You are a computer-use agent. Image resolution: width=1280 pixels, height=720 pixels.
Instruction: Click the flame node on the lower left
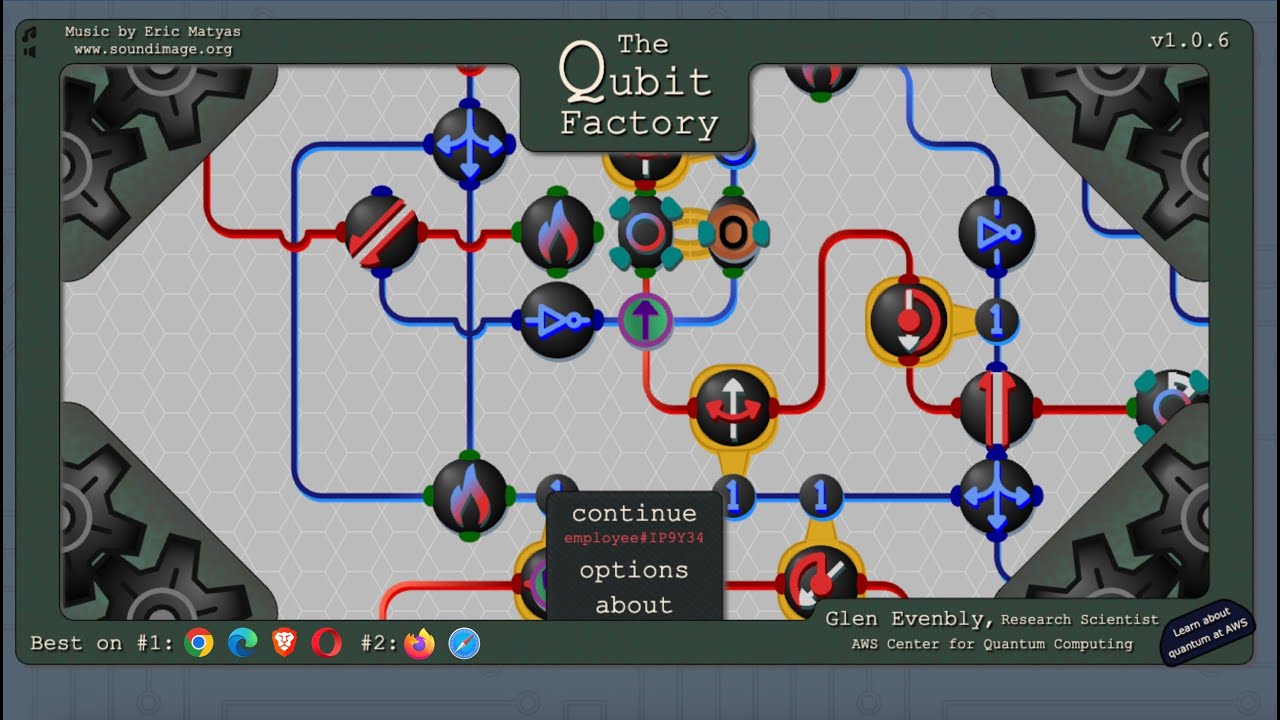pyautogui.click(x=470, y=493)
